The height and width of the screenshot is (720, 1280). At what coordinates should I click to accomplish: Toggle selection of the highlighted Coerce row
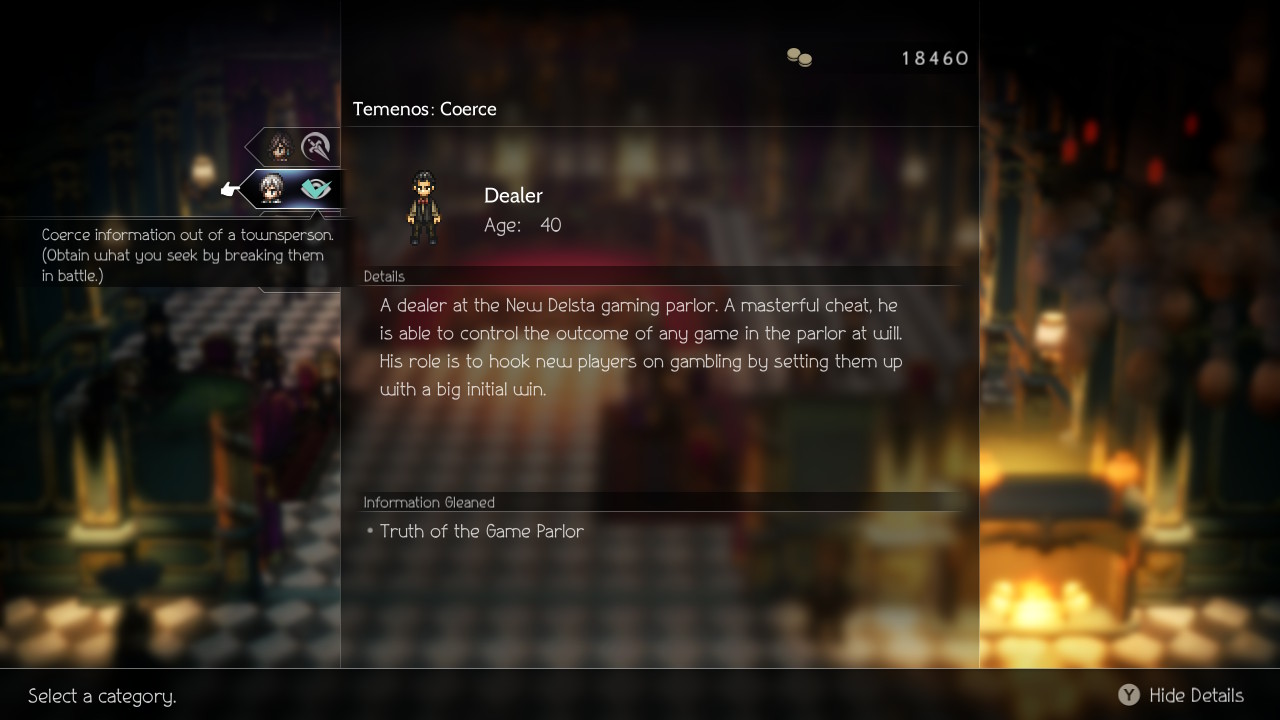point(290,188)
